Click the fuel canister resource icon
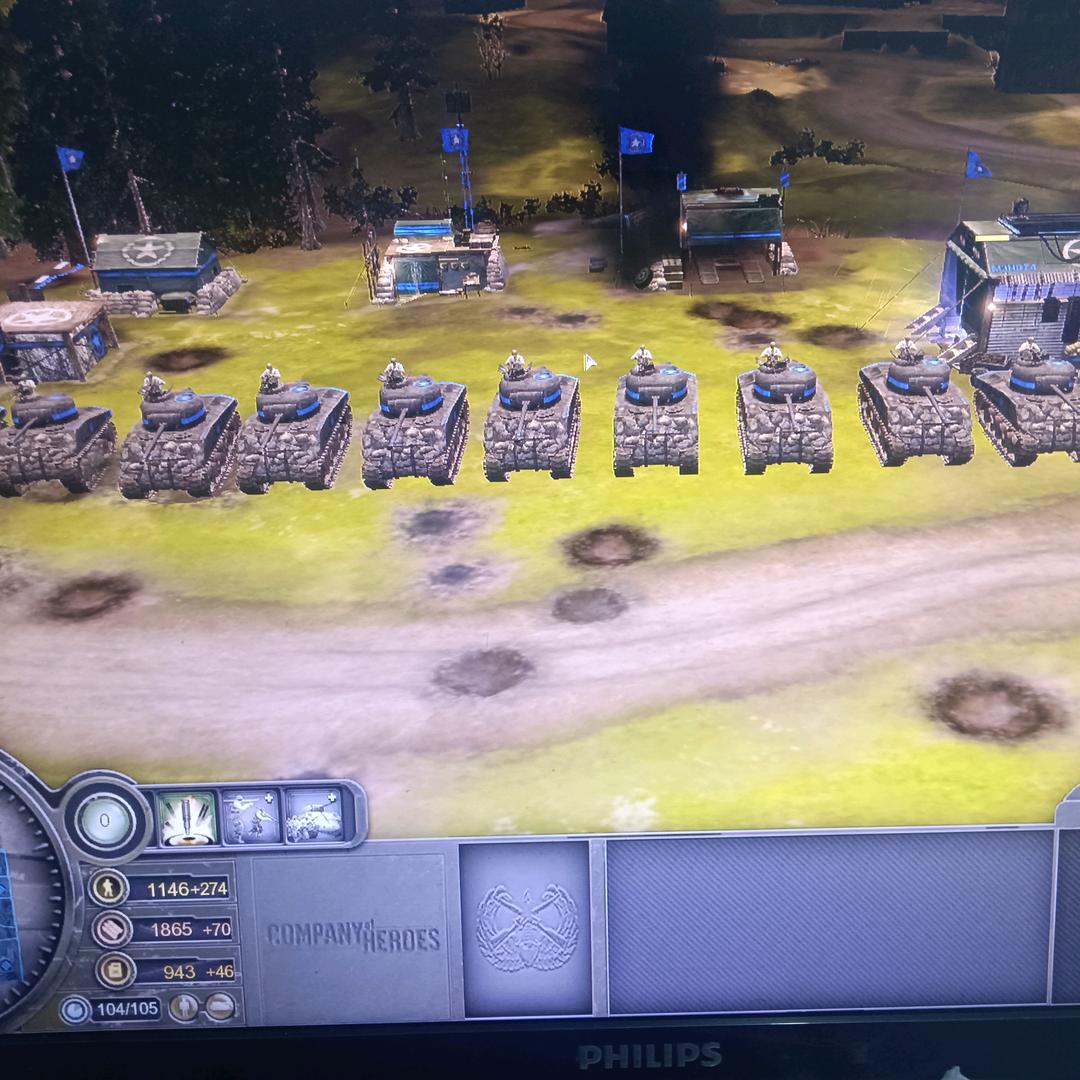This screenshot has height=1080, width=1080. (x=115, y=970)
